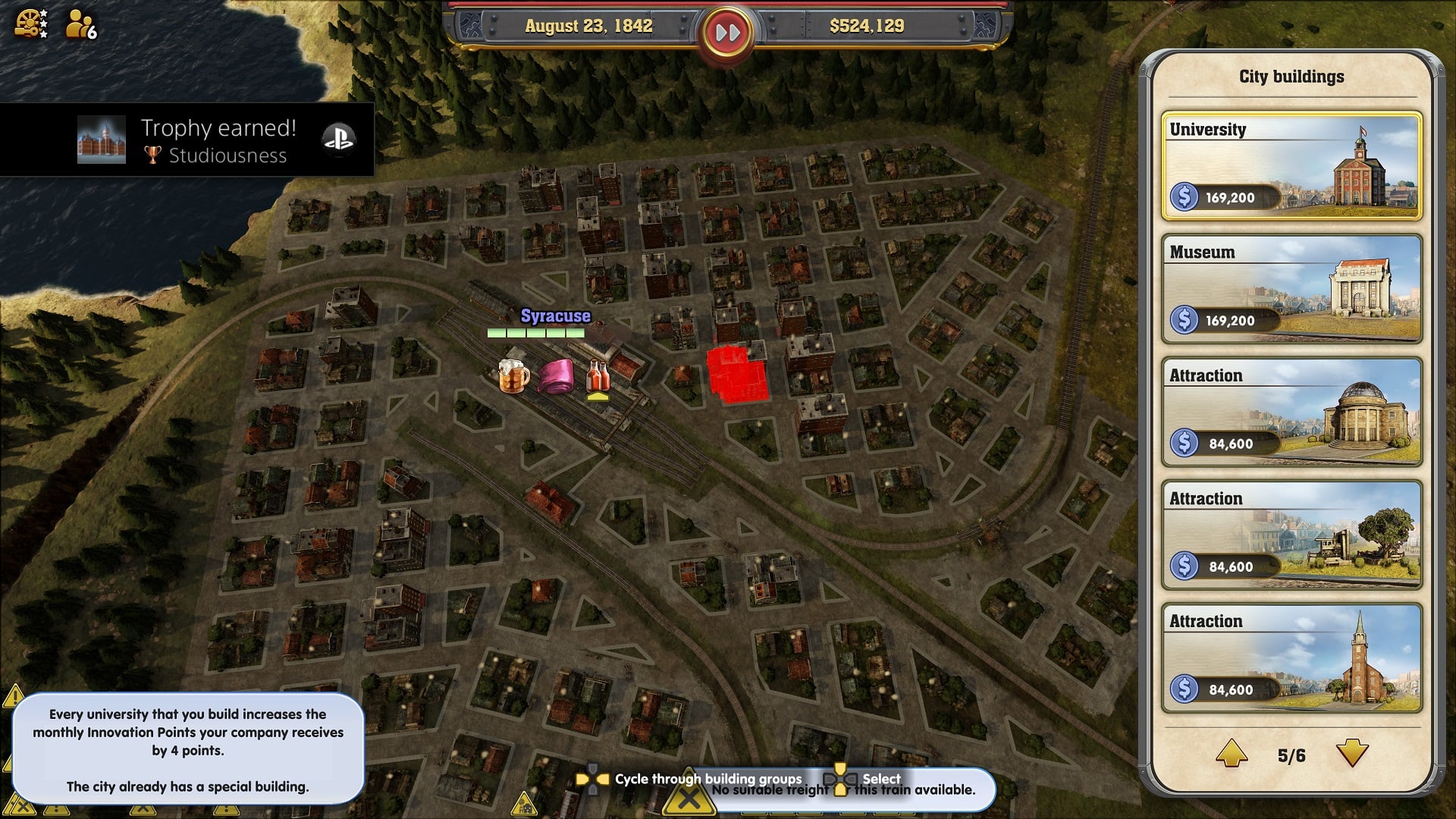Viewport: 1456px width, 819px height.
Task: Pick the domed rotunda Attraction card
Action: point(1291,412)
